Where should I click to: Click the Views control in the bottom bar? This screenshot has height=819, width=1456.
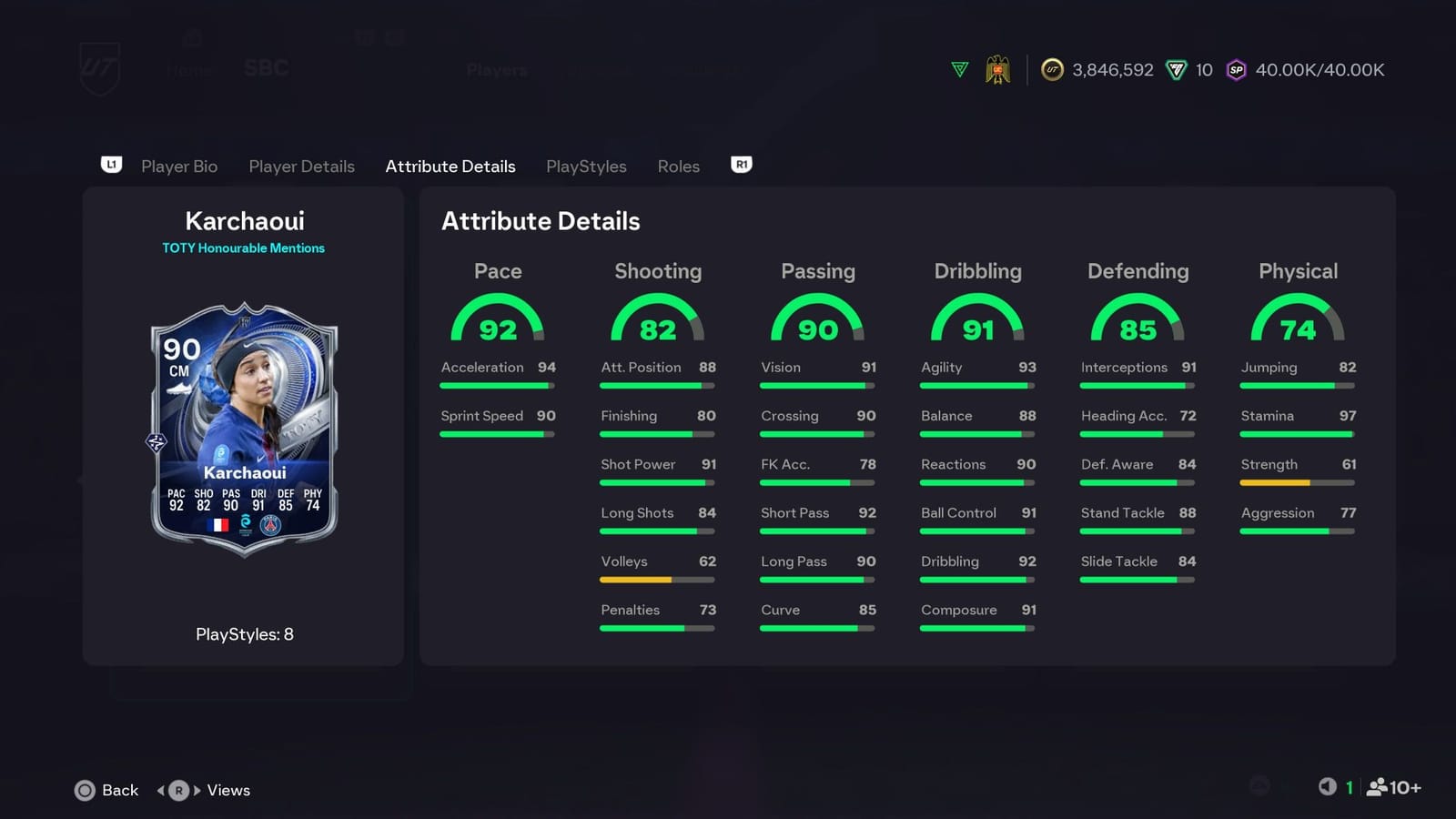click(227, 790)
